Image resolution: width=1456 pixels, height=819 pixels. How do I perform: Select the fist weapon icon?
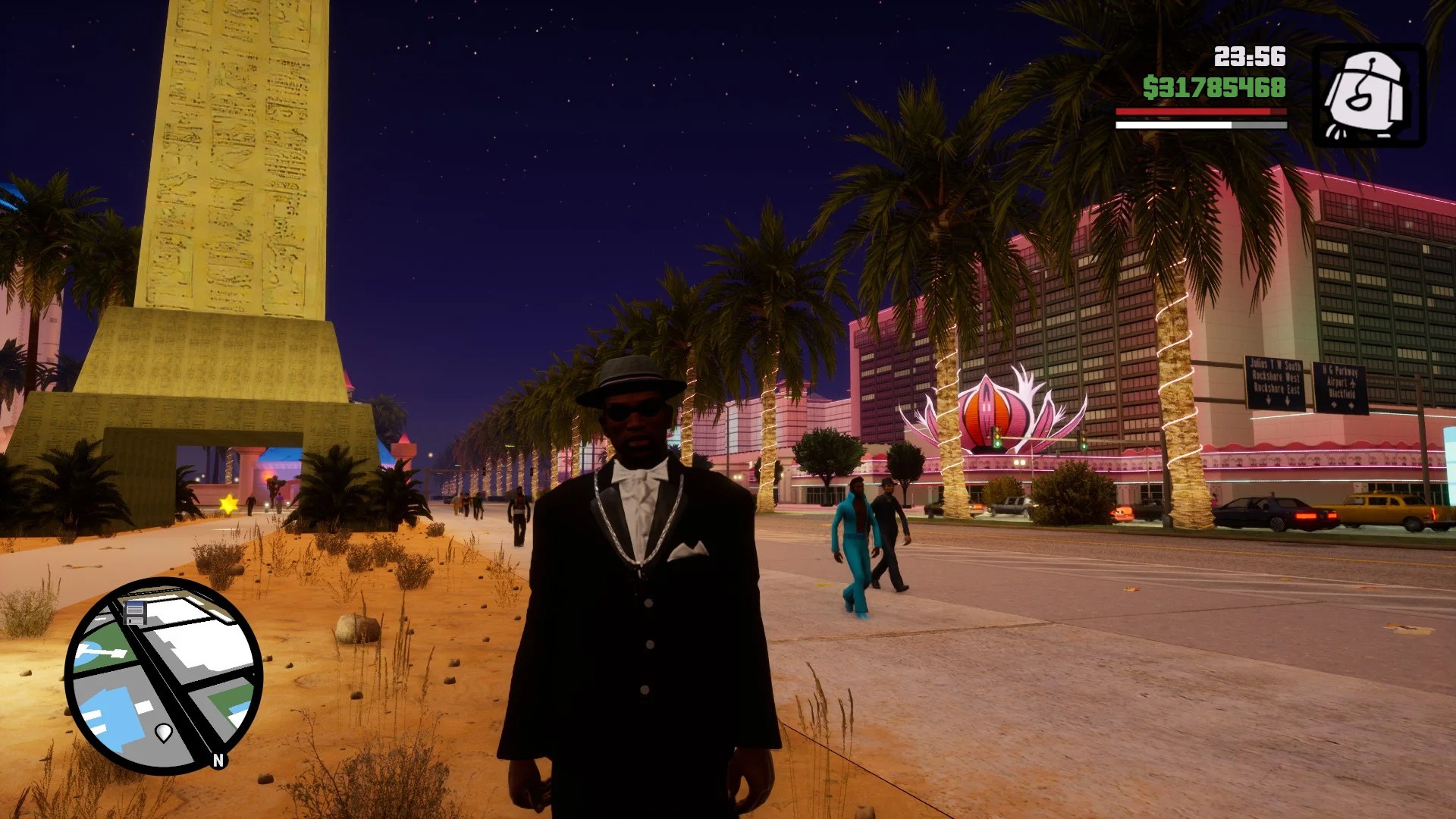point(1370,96)
